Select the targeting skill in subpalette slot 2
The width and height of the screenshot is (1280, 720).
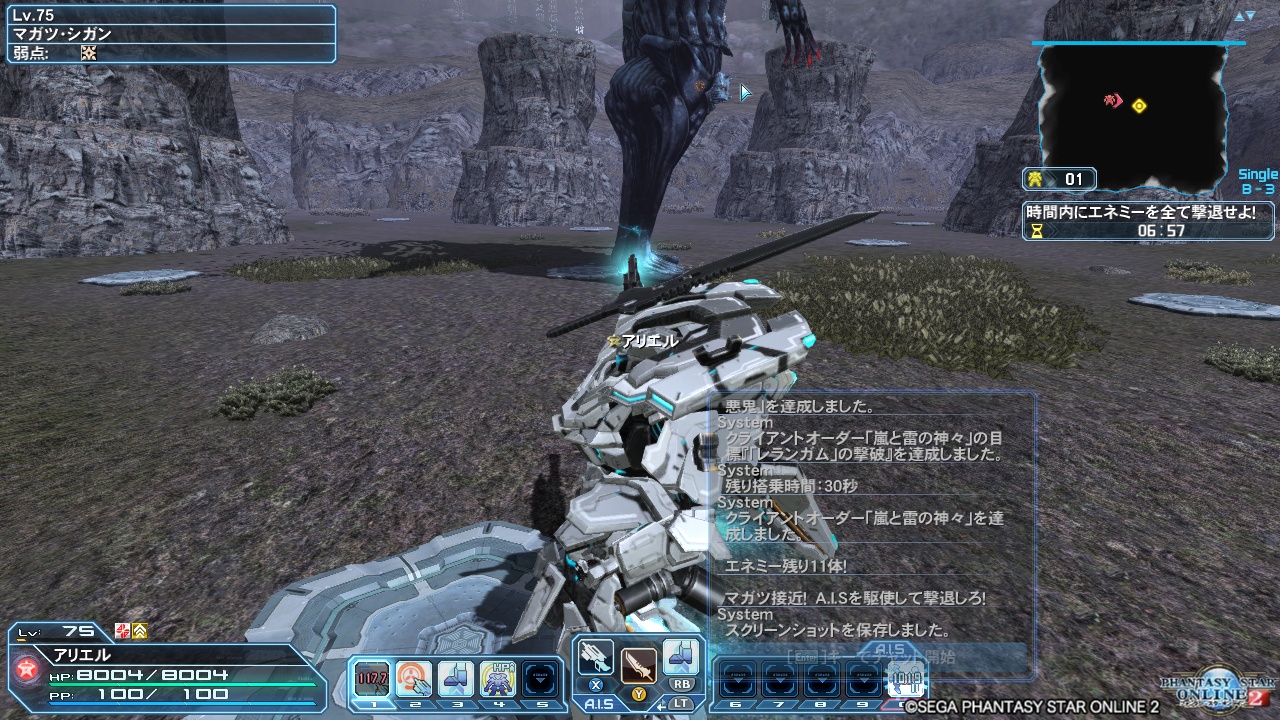click(413, 678)
